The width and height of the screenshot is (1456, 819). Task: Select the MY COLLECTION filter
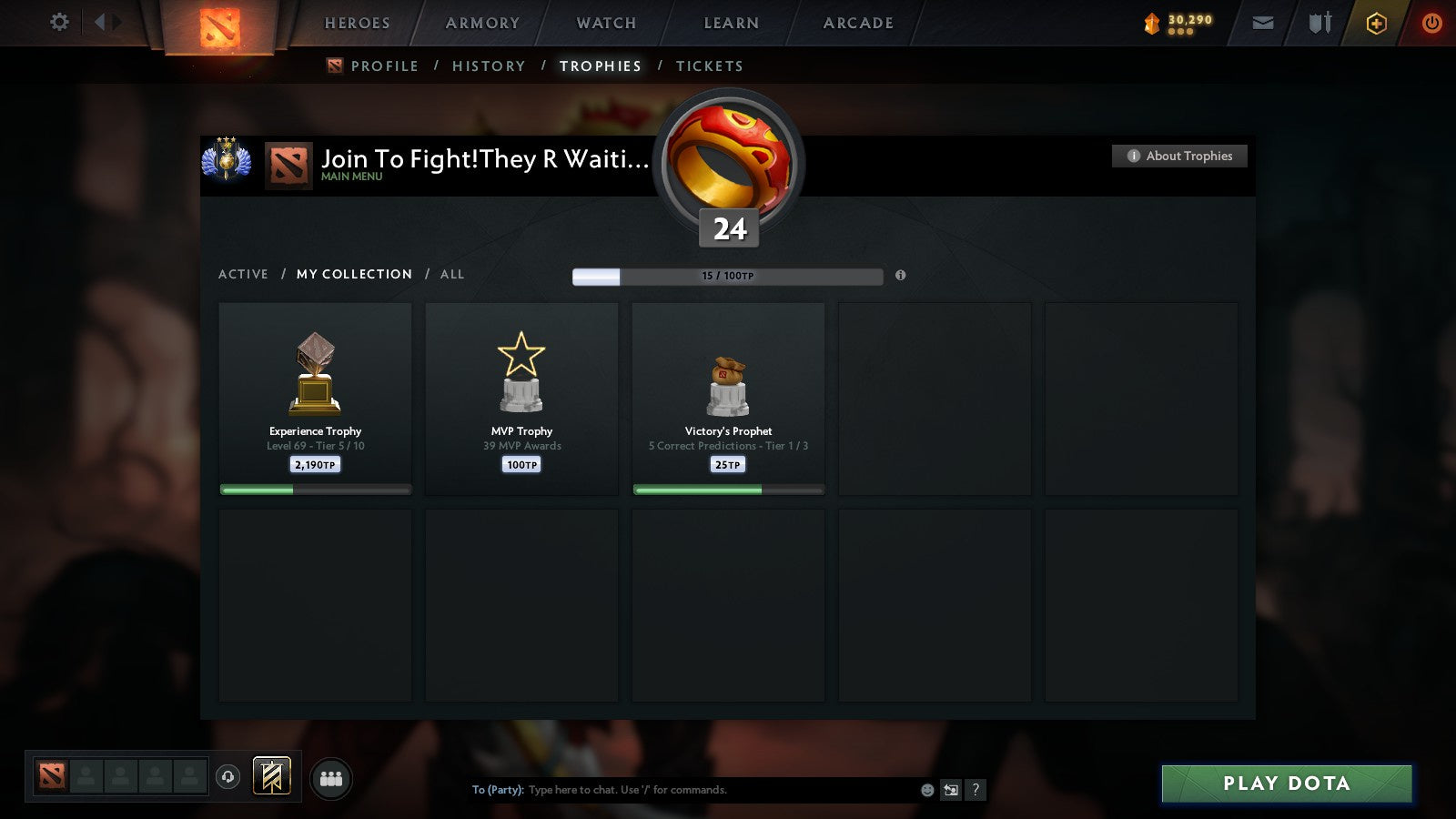pos(353,274)
